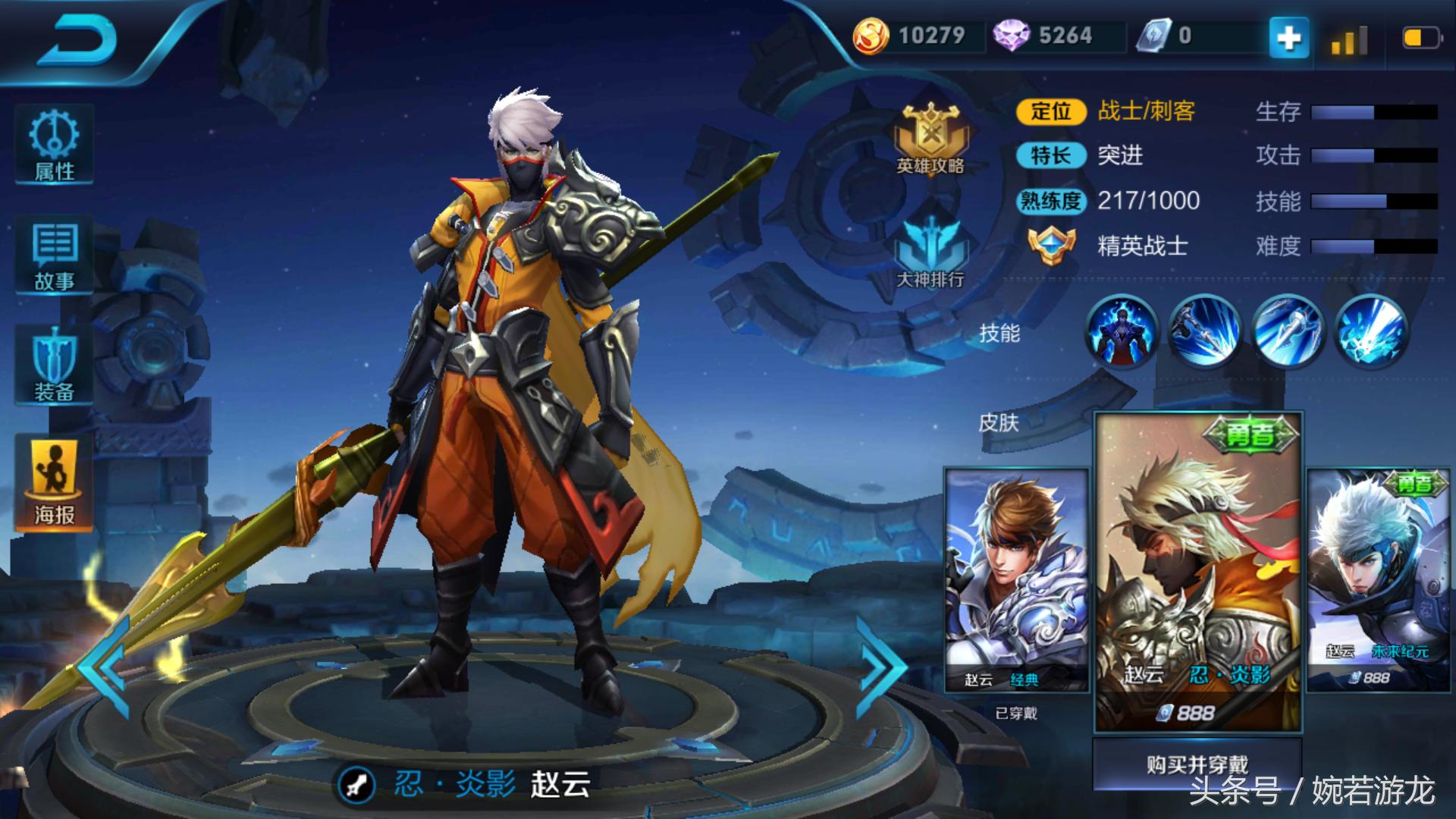Select the fourth skill icon with blue burst
The width and height of the screenshot is (1456, 819).
pyautogui.click(x=1371, y=332)
